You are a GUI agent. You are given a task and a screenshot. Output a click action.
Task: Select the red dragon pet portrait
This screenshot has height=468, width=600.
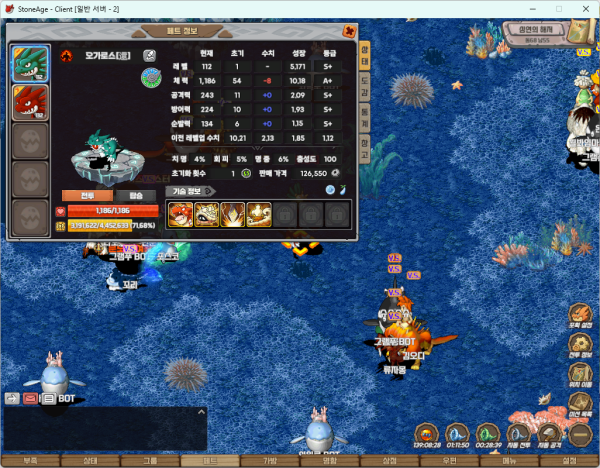[x=29, y=103]
